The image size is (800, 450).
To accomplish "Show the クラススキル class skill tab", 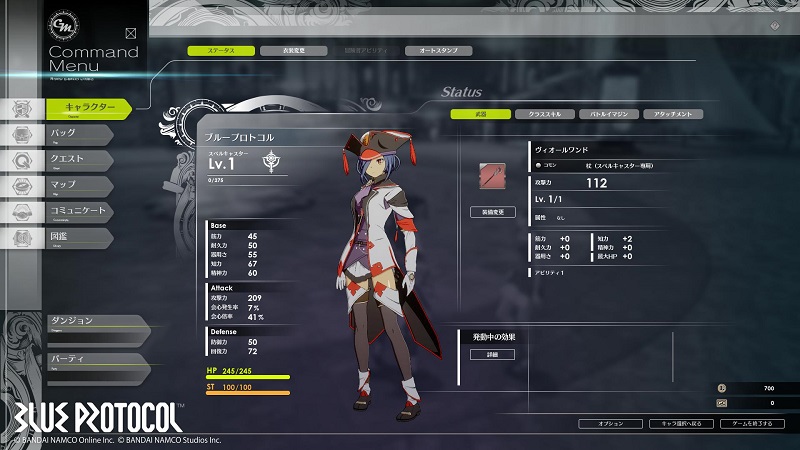I will tap(544, 114).
